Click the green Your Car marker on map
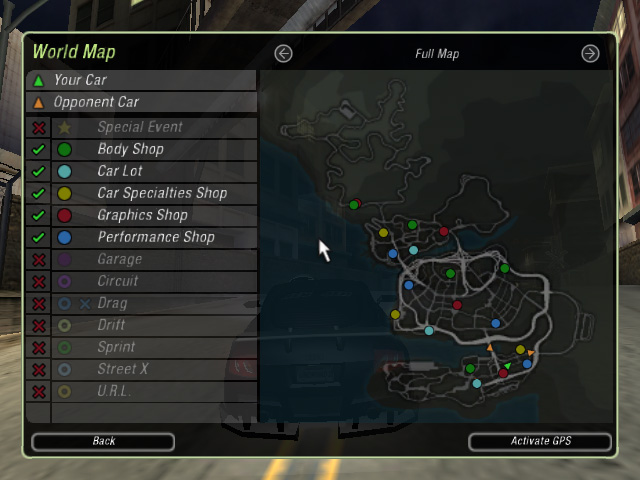 [x=507, y=366]
